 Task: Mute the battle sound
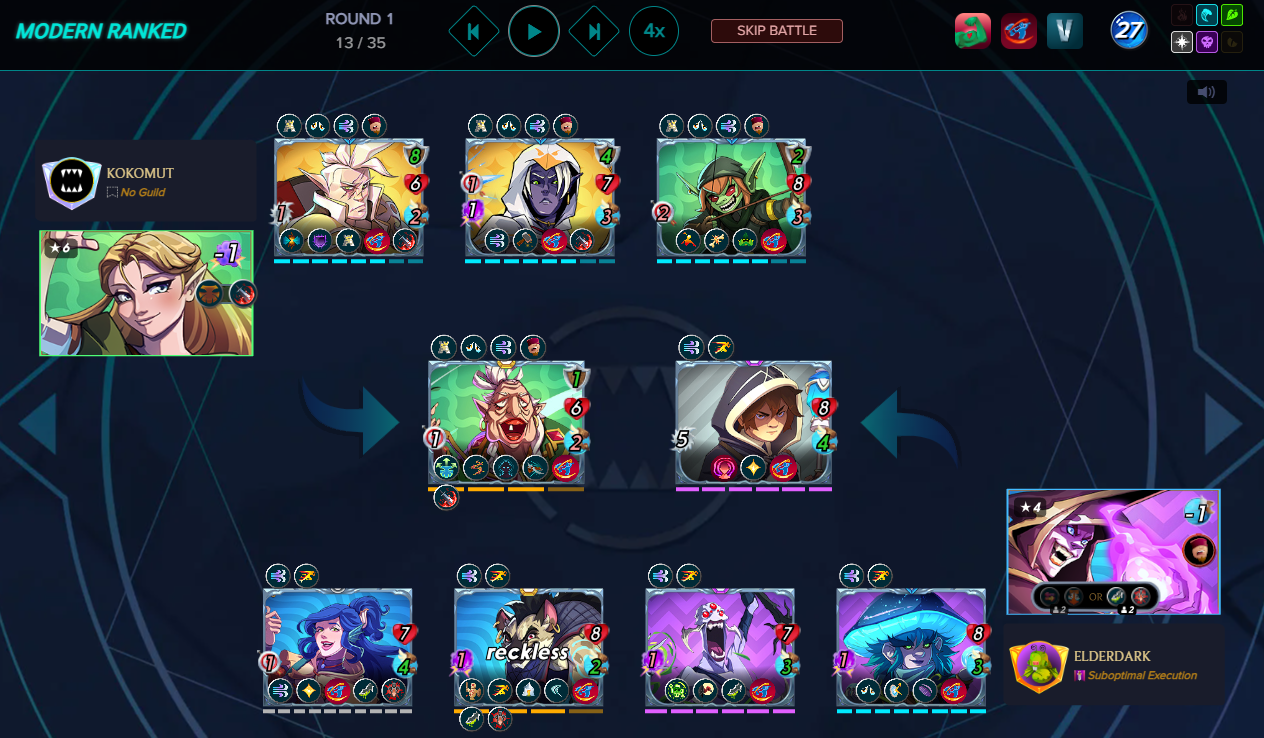pyautogui.click(x=1206, y=92)
